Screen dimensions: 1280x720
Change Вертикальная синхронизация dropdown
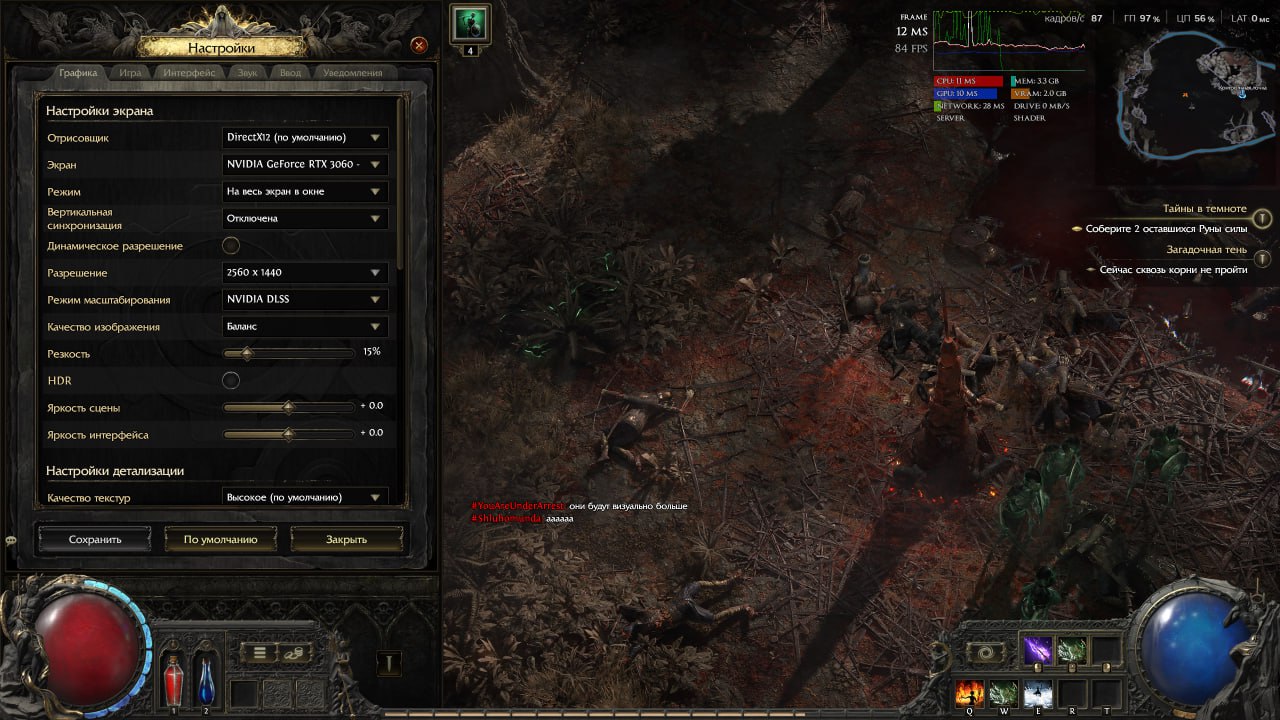(305, 219)
